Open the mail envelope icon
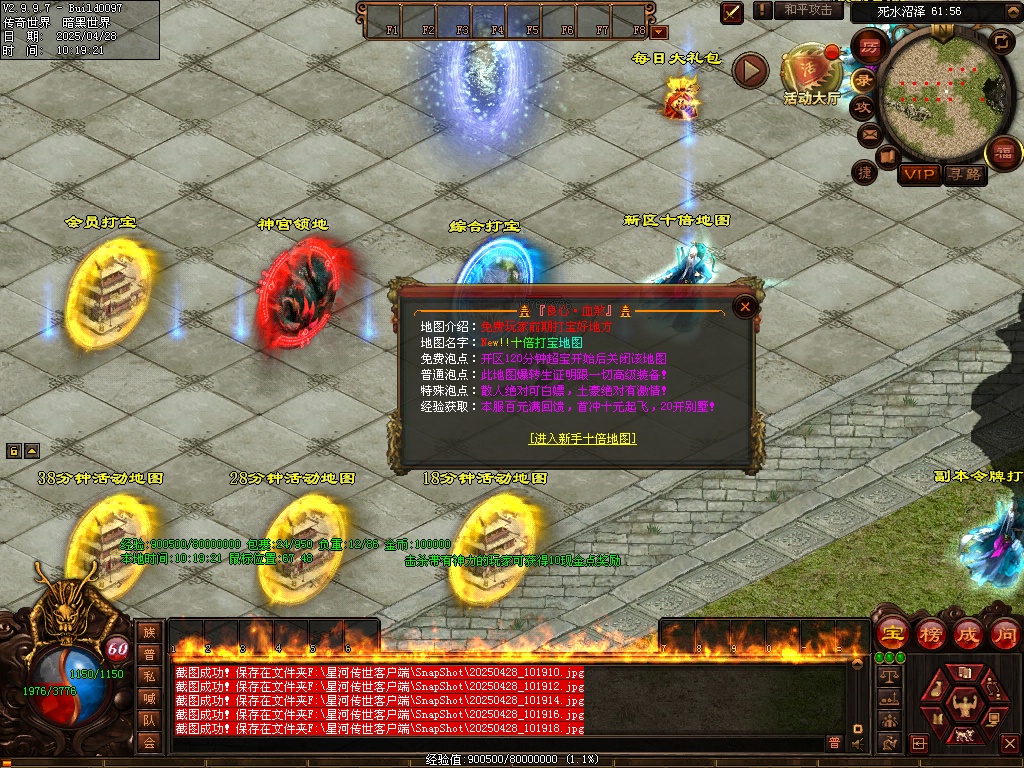The image size is (1024, 768). [868, 133]
